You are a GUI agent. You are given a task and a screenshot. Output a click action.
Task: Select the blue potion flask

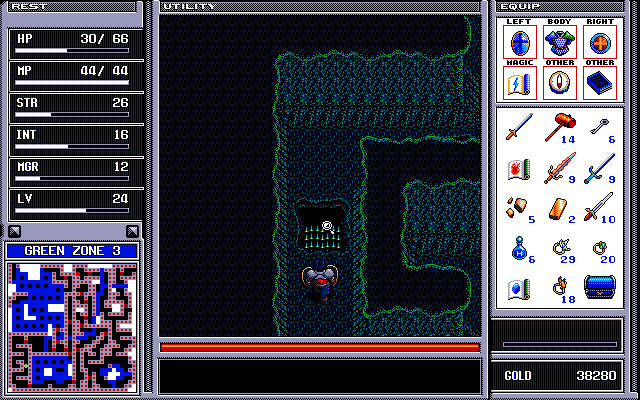pyautogui.click(x=518, y=248)
